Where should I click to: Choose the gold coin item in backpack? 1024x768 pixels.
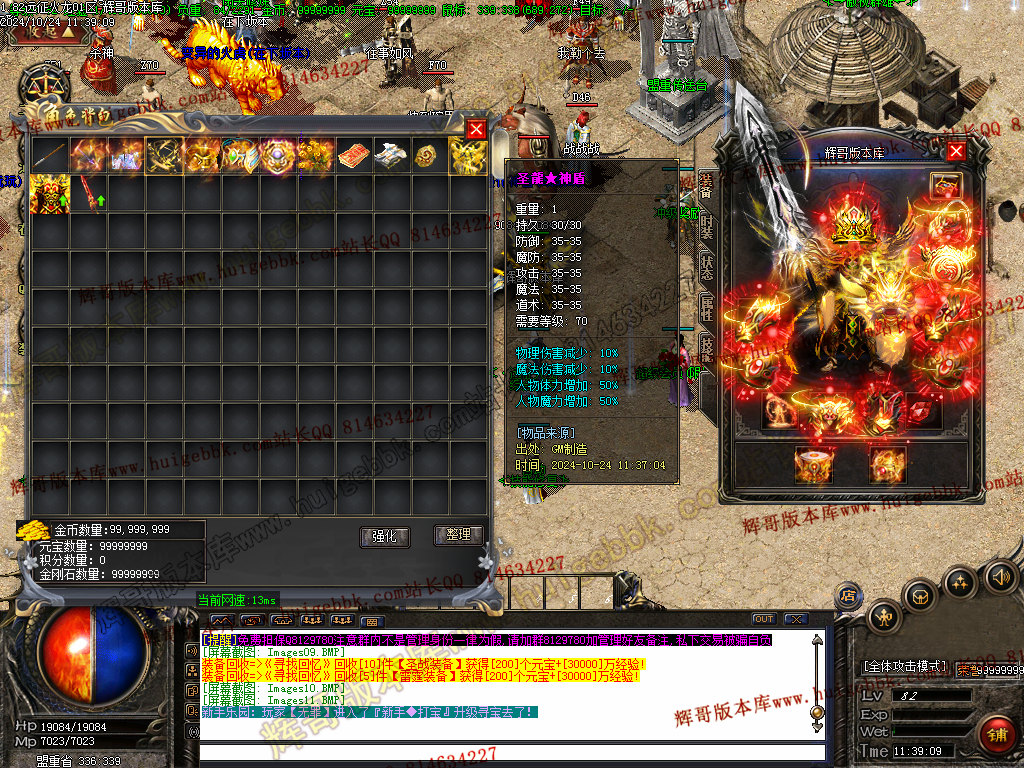[x=429, y=156]
